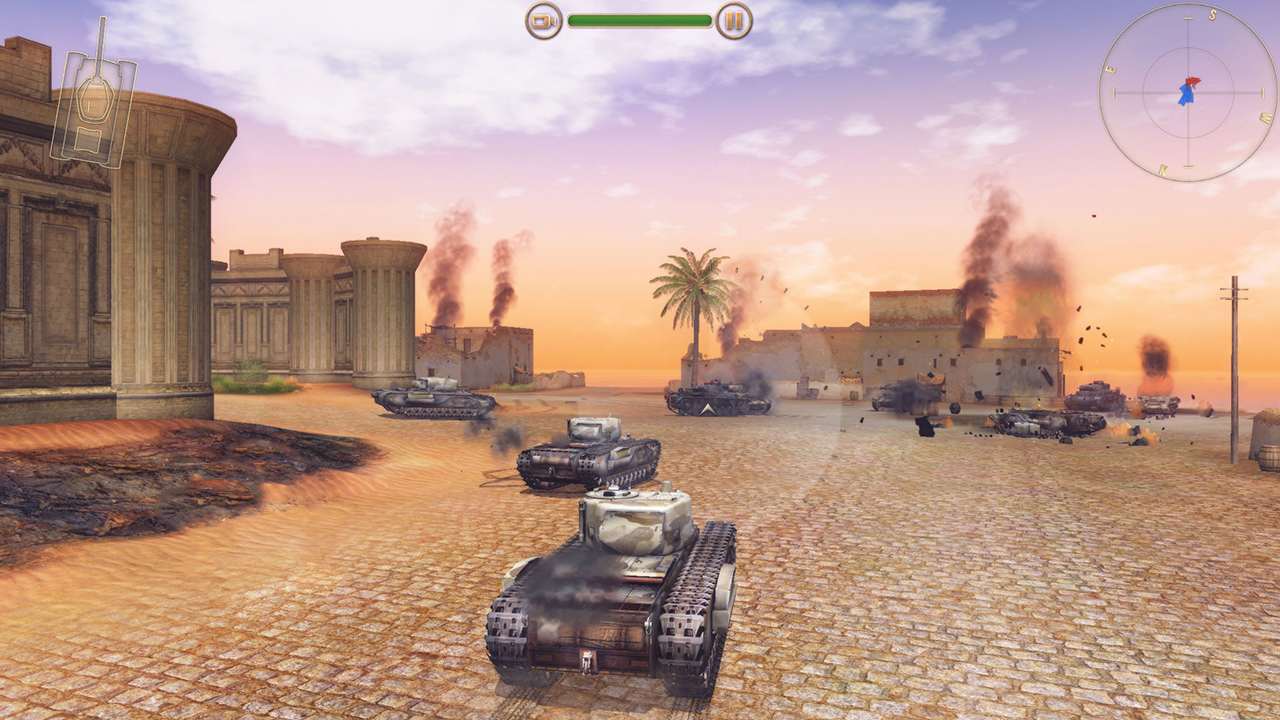The height and width of the screenshot is (720, 1280).
Task: Select the red enemy marker on the compass
Action: (1192, 80)
